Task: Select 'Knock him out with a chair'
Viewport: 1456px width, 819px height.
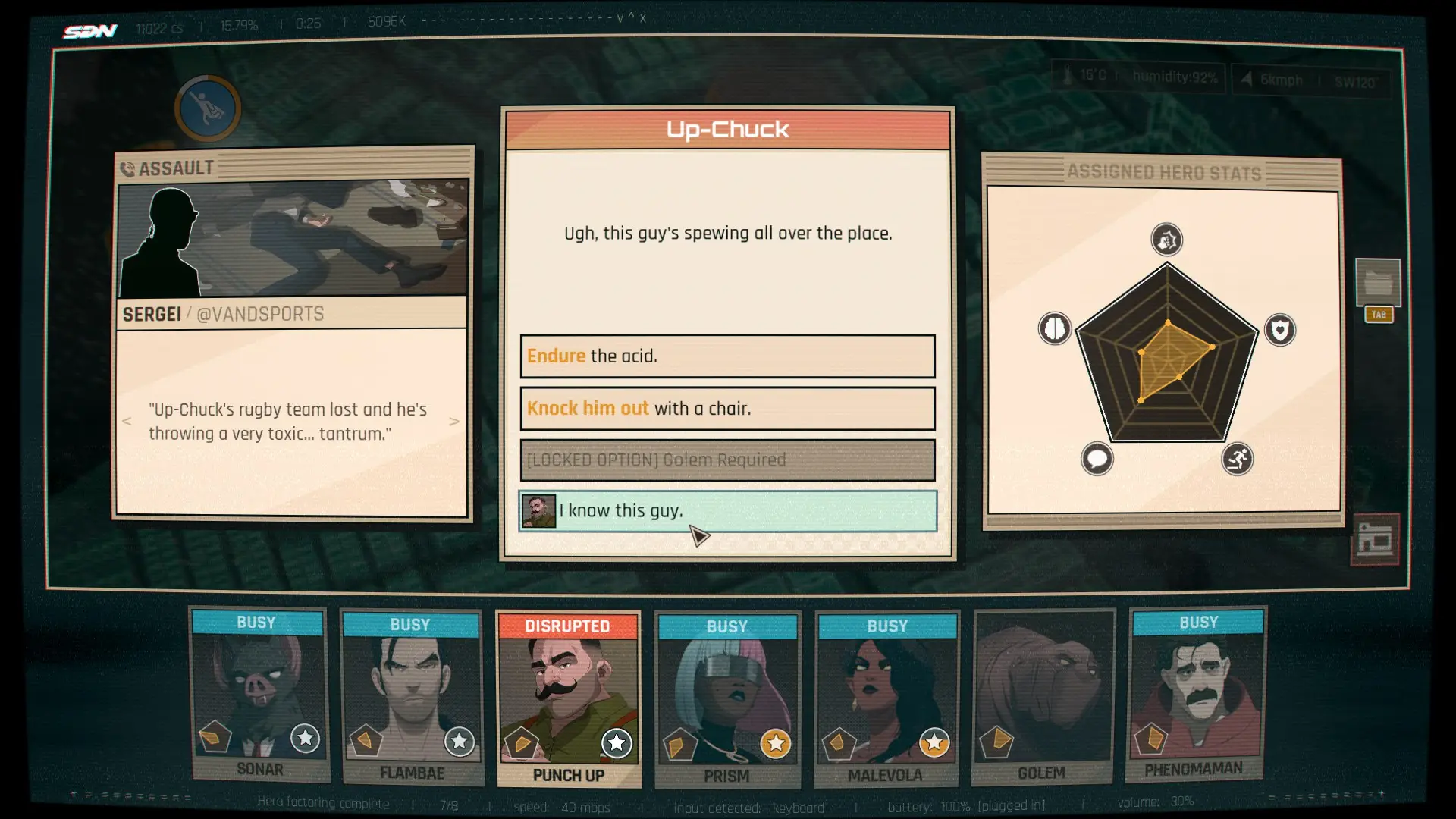Action: pyautogui.click(x=727, y=409)
